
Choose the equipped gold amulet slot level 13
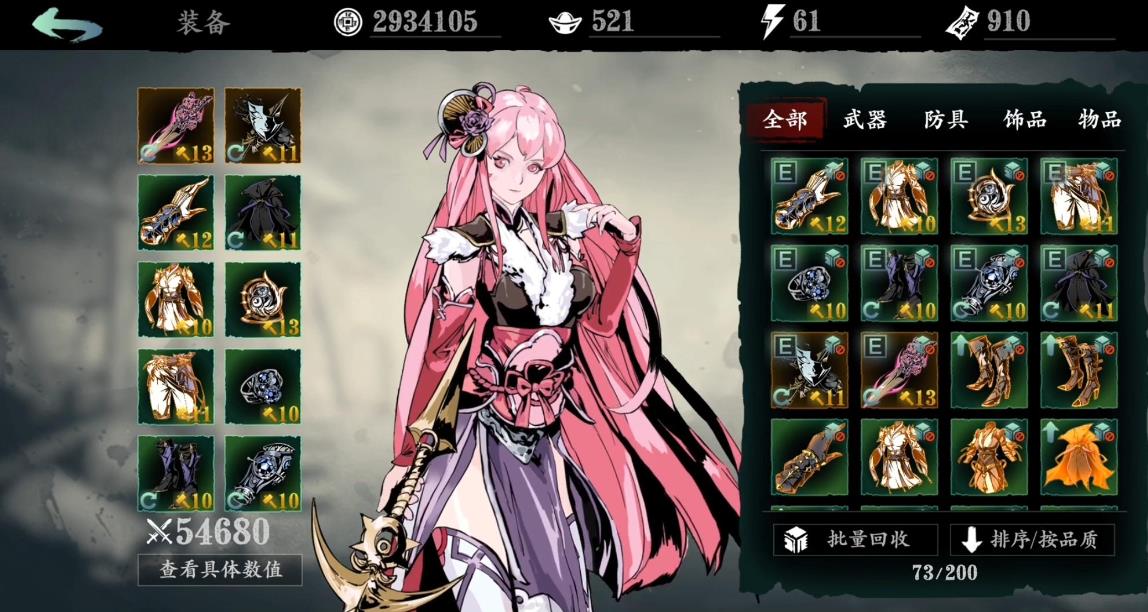(x=263, y=300)
